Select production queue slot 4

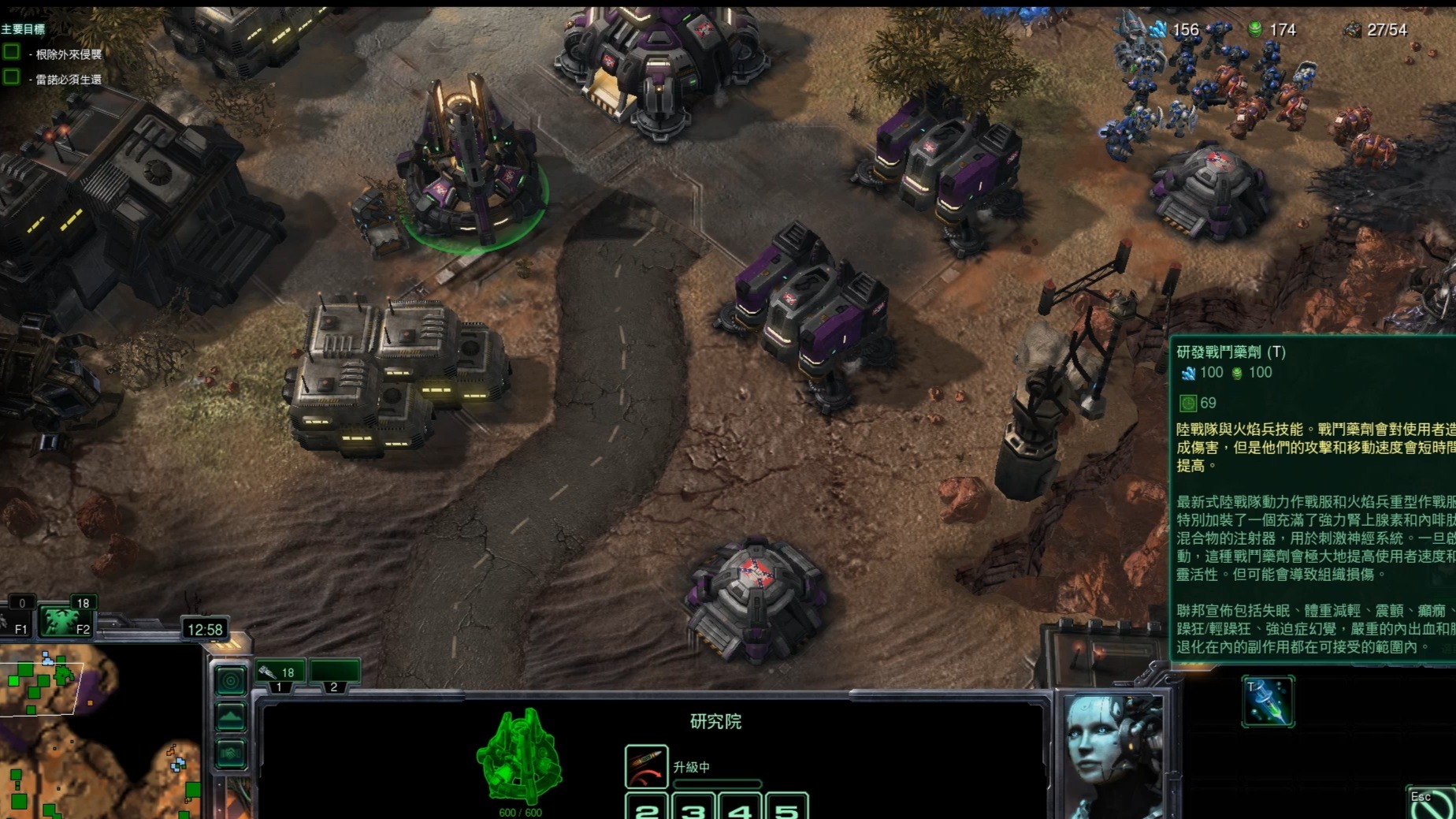click(740, 808)
